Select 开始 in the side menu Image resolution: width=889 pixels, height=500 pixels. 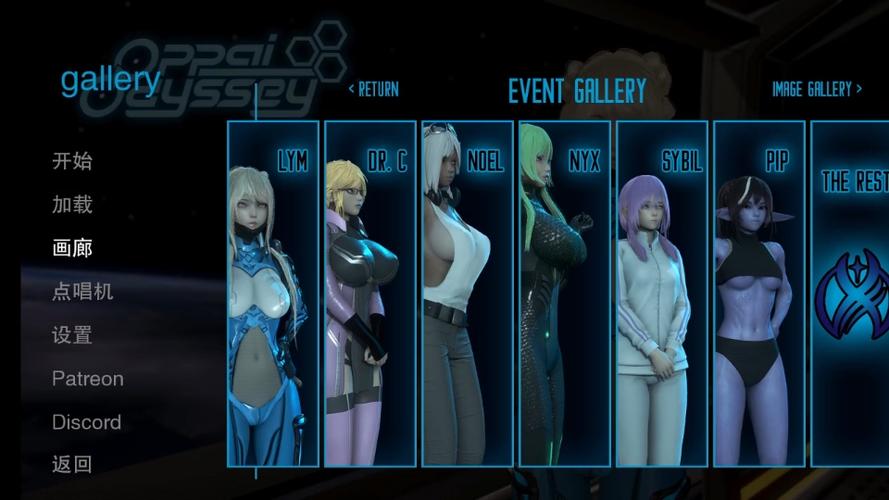(x=72, y=161)
